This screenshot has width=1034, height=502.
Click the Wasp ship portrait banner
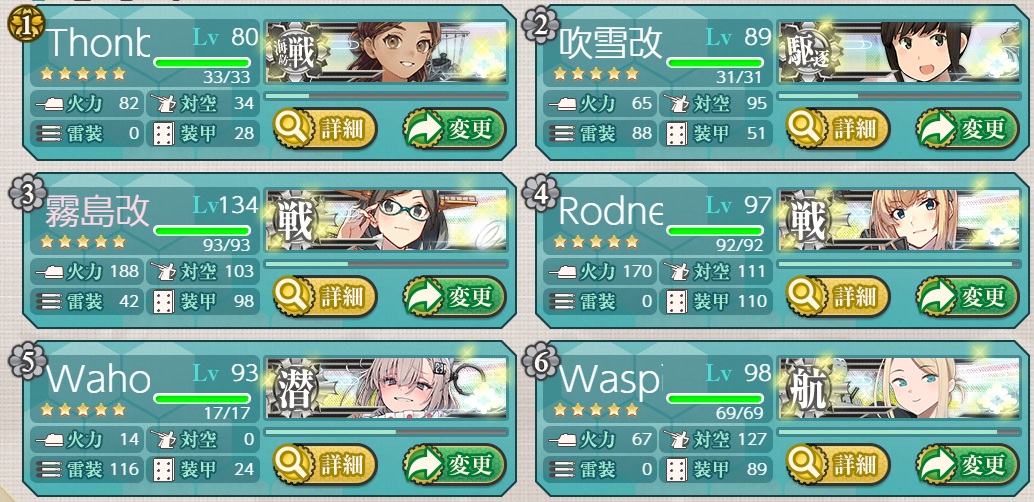(898, 388)
